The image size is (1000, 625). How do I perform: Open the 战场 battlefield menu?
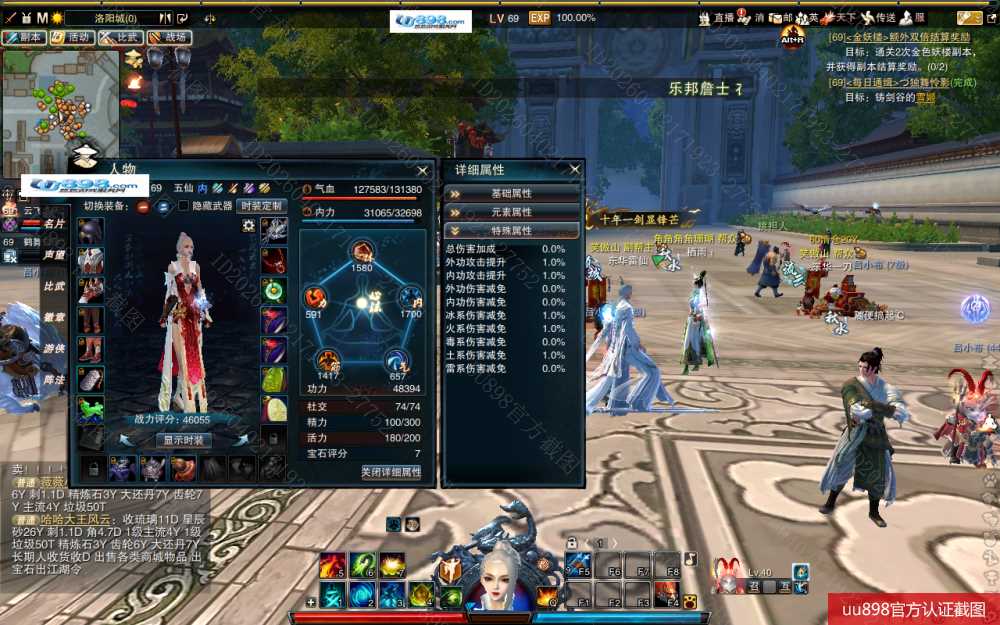[169, 37]
